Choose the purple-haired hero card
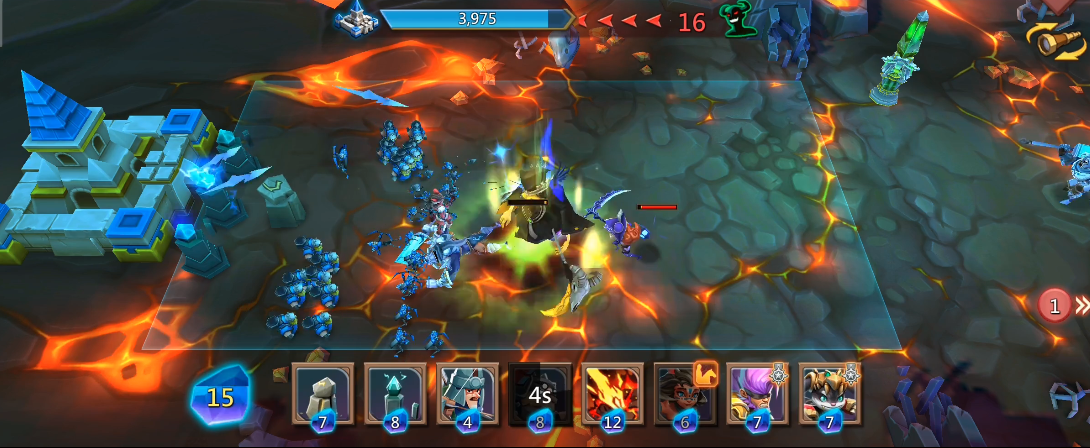This screenshot has width=1090, height=448. 757,395
